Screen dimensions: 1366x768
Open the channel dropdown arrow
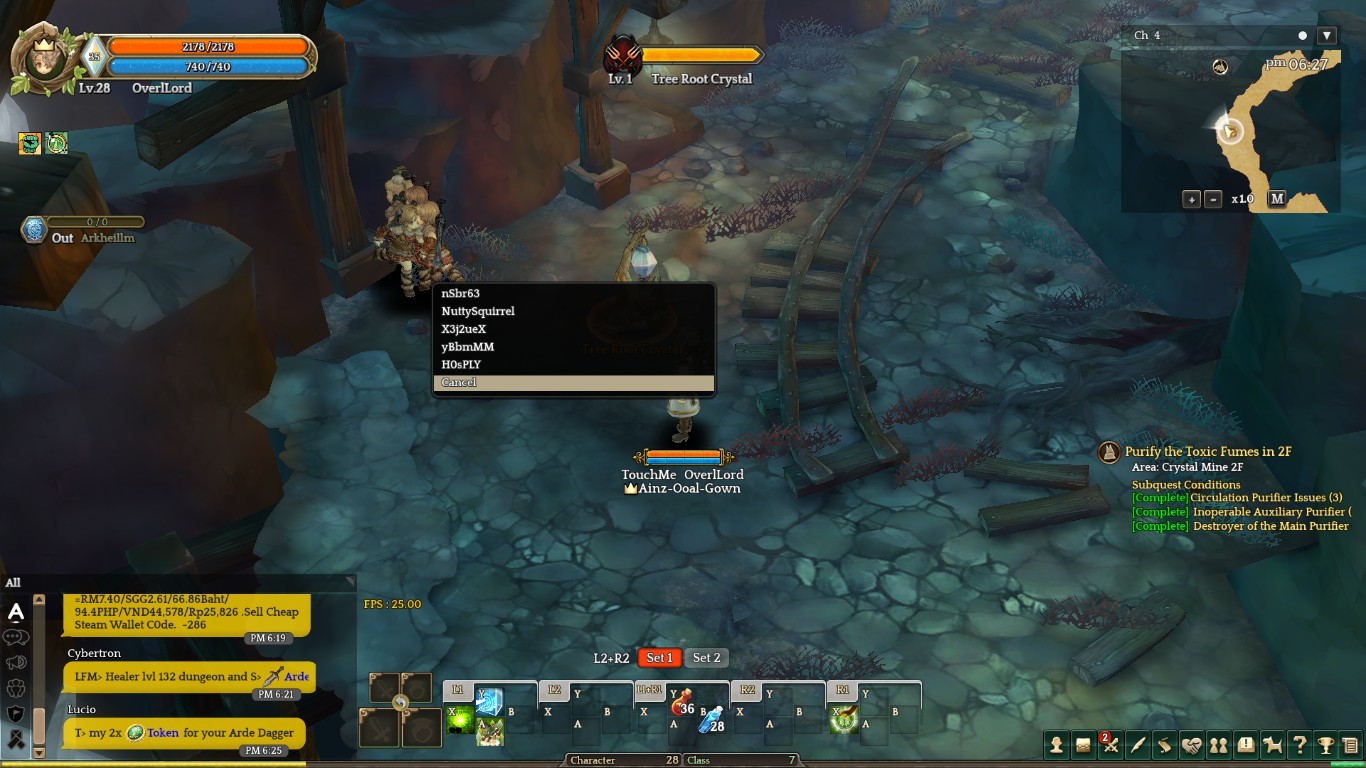pyautogui.click(x=1327, y=36)
